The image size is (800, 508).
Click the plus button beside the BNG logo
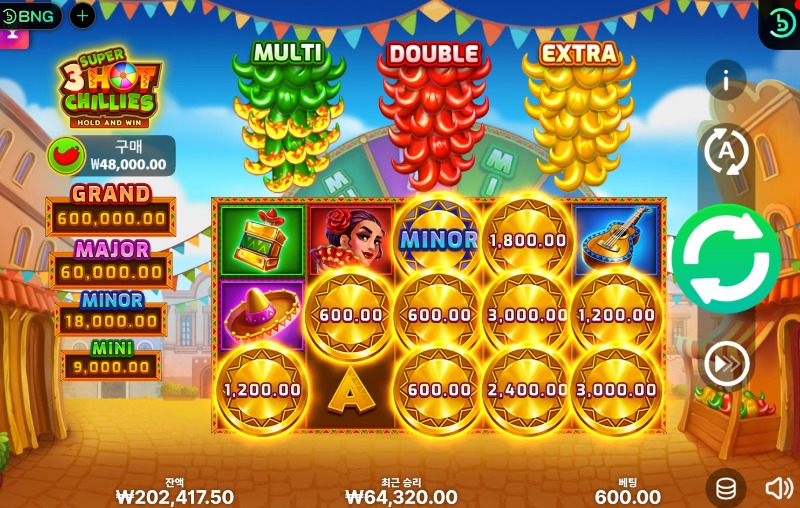point(82,15)
